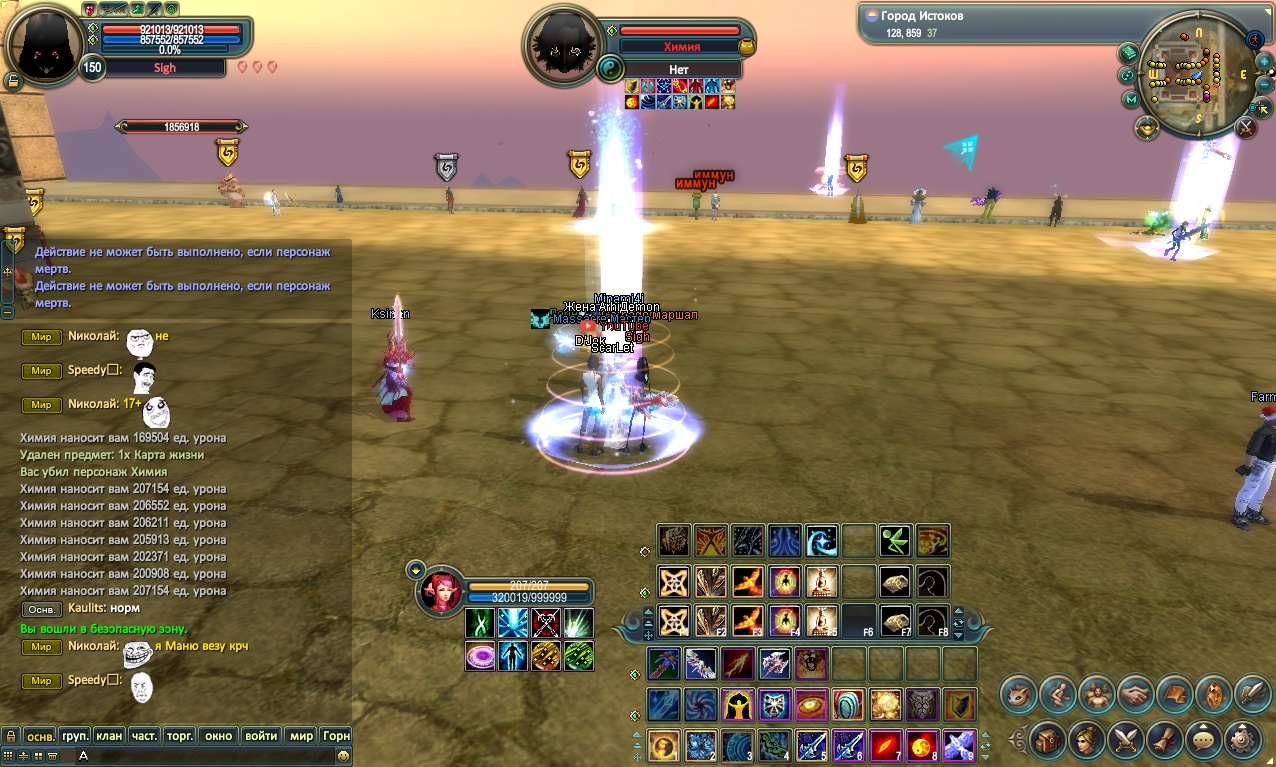
Task: Open the world map with the M button
Action: point(1131,99)
